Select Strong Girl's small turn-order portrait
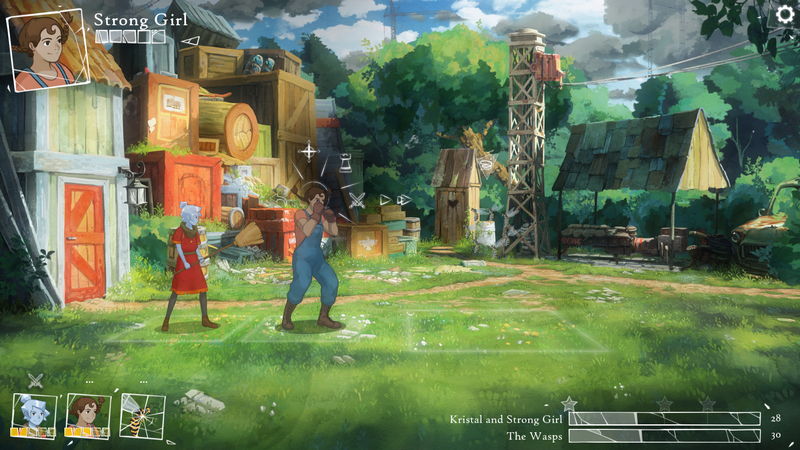The width and height of the screenshot is (800, 450). pyautogui.click(x=85, y=412)
